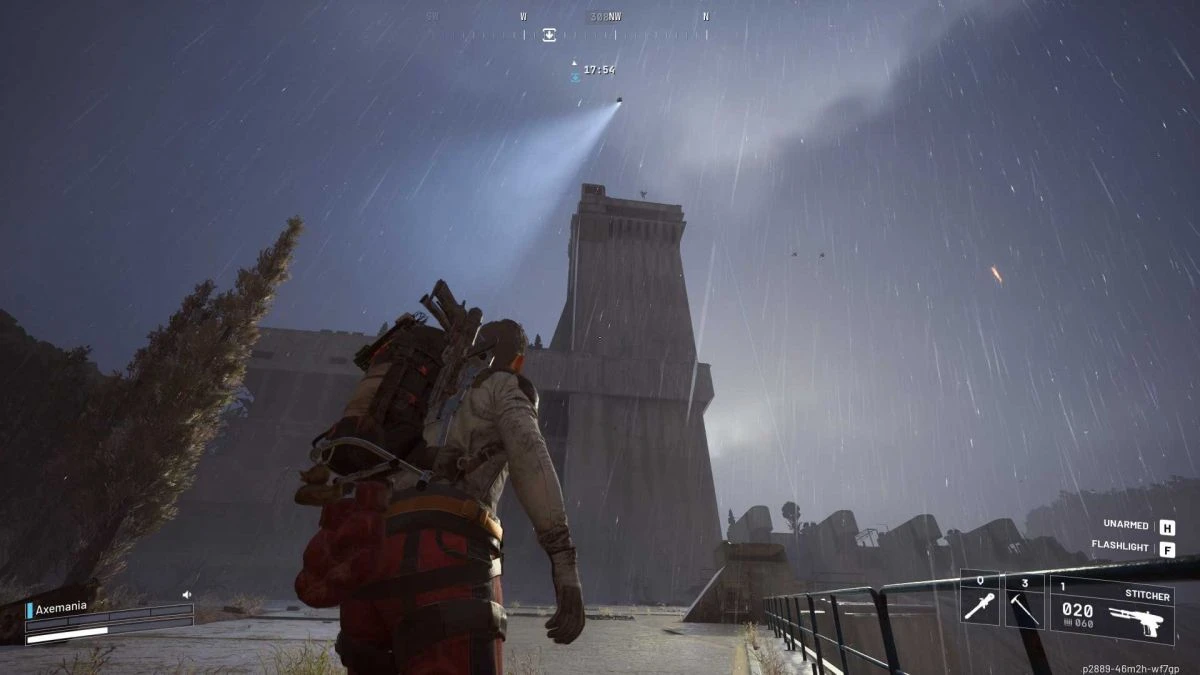Click the 308 NW compass heading
Screen dimensions: 1200x675
608,17
